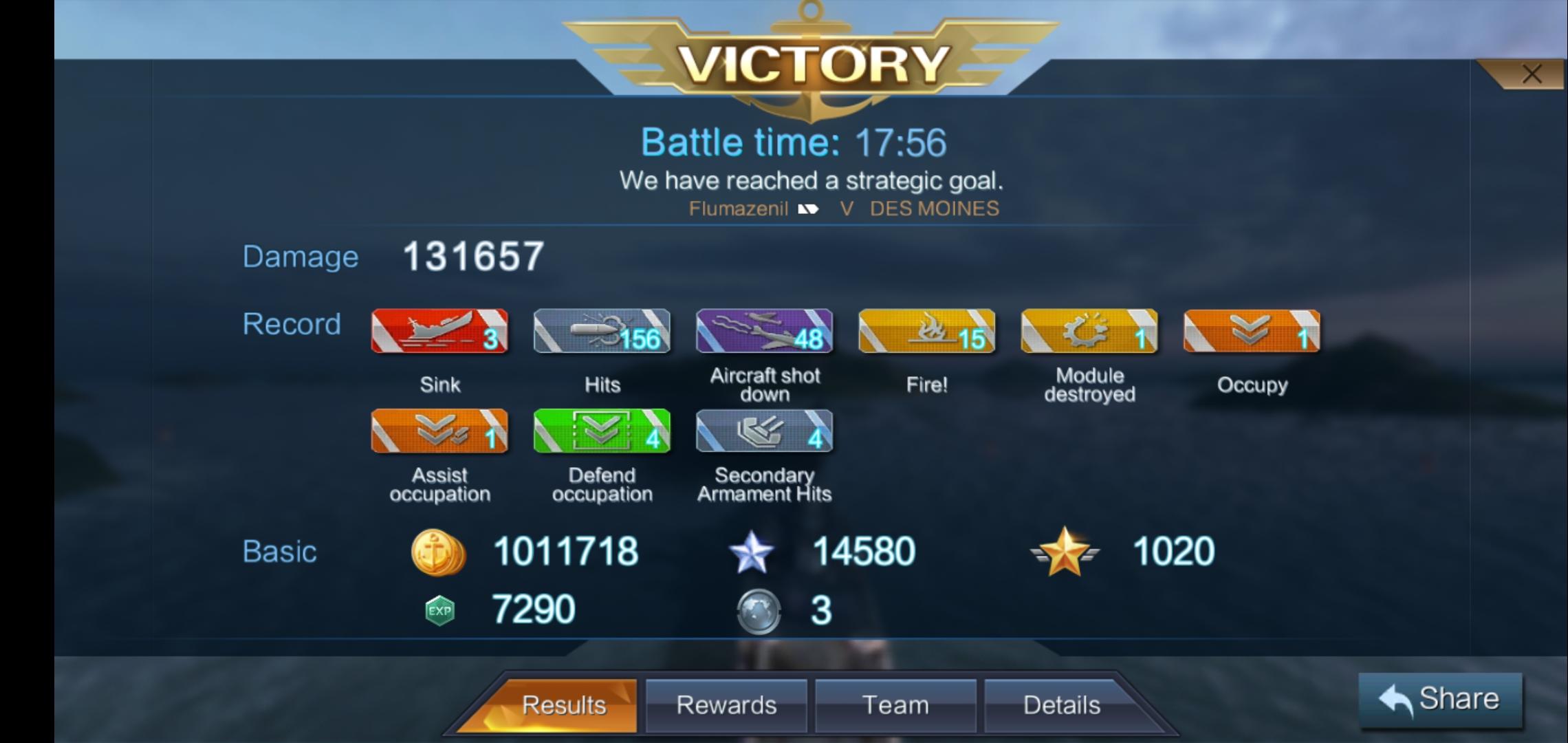Image resolution: width=1568 pixels, height=743 pixels.
Task: Stay on the Results tab
Action: [x=564, y=704]
